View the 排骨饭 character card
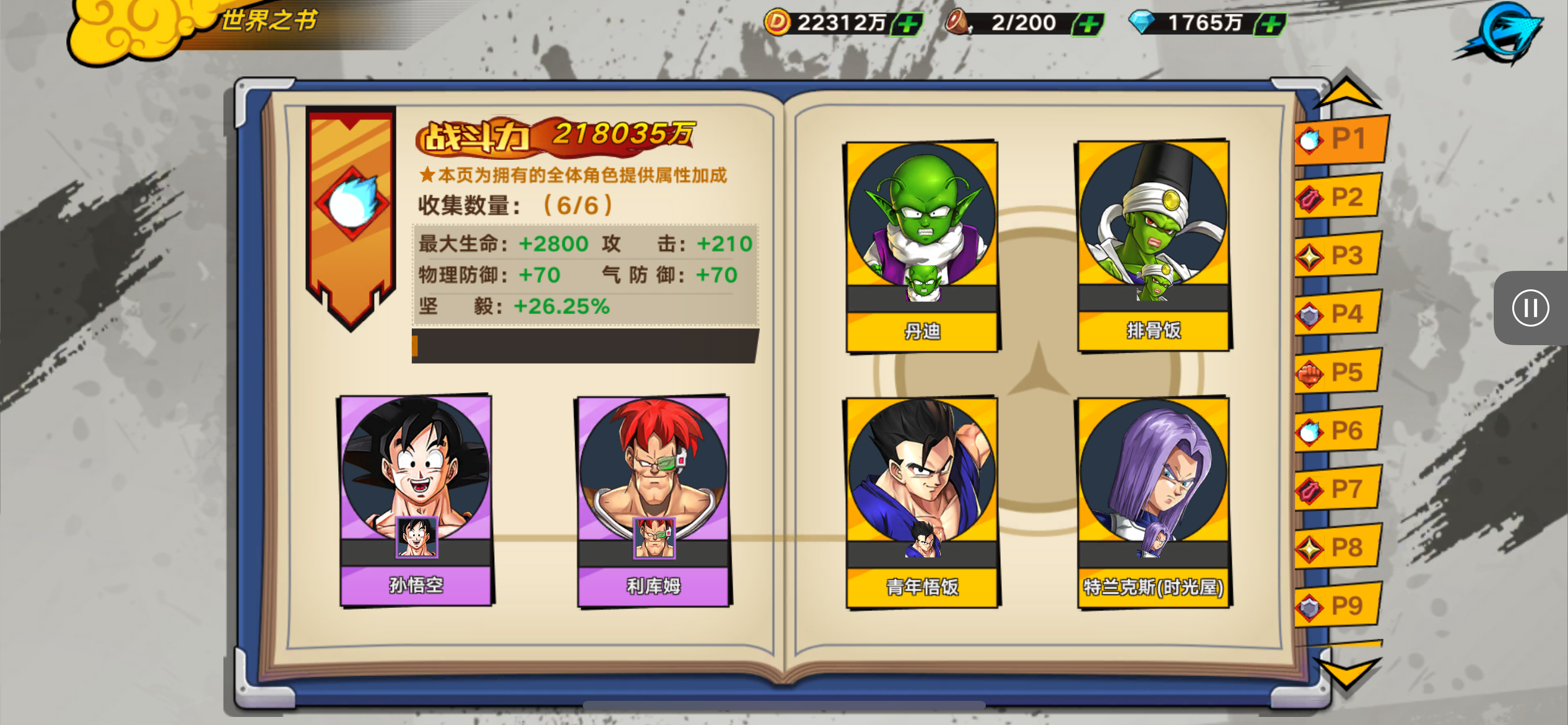1568x725 pixels. pos(1154,245)
